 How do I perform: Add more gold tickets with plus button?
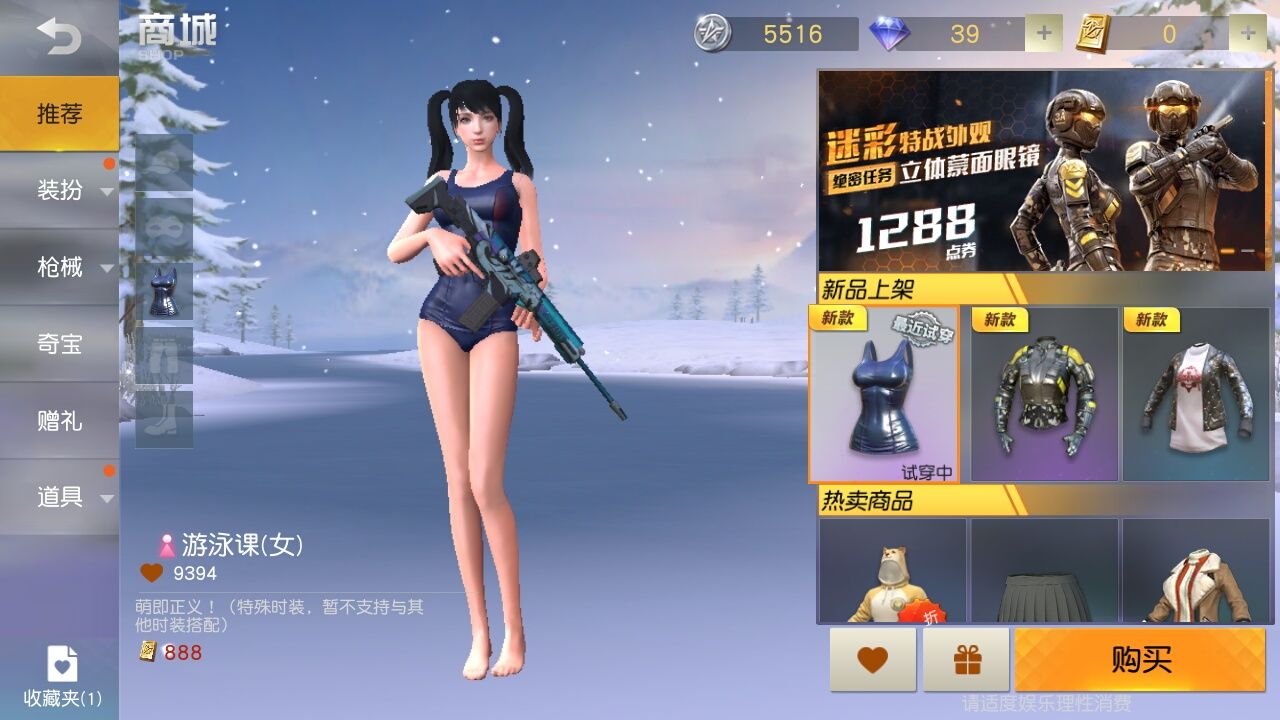tap(1247, 34)
